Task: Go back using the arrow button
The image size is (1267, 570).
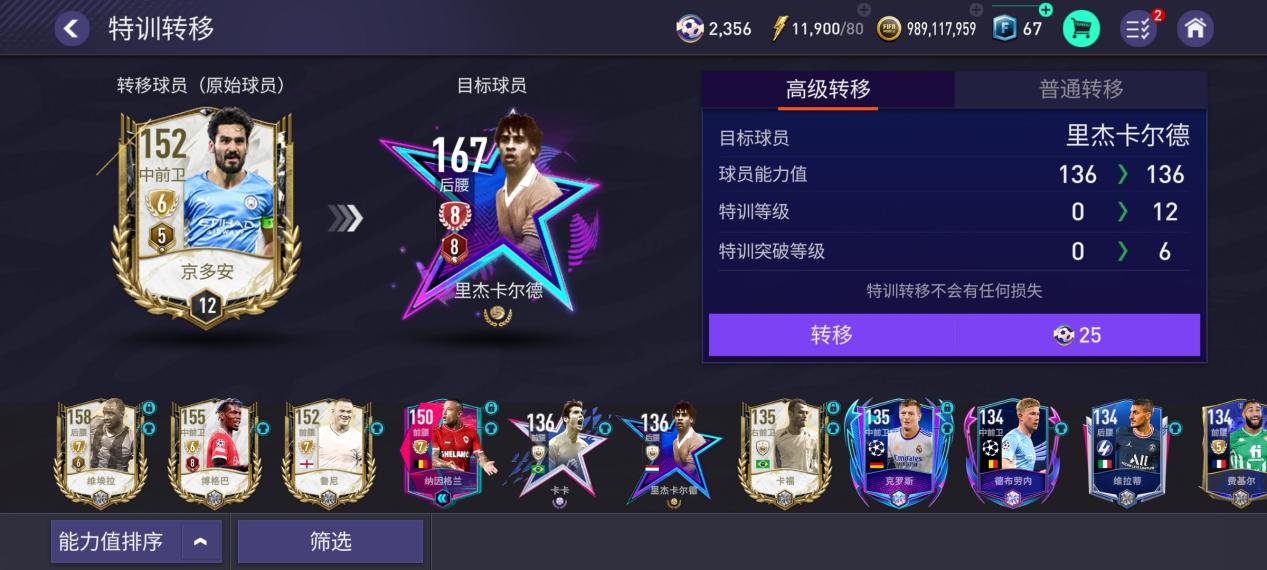Action: 71,28
